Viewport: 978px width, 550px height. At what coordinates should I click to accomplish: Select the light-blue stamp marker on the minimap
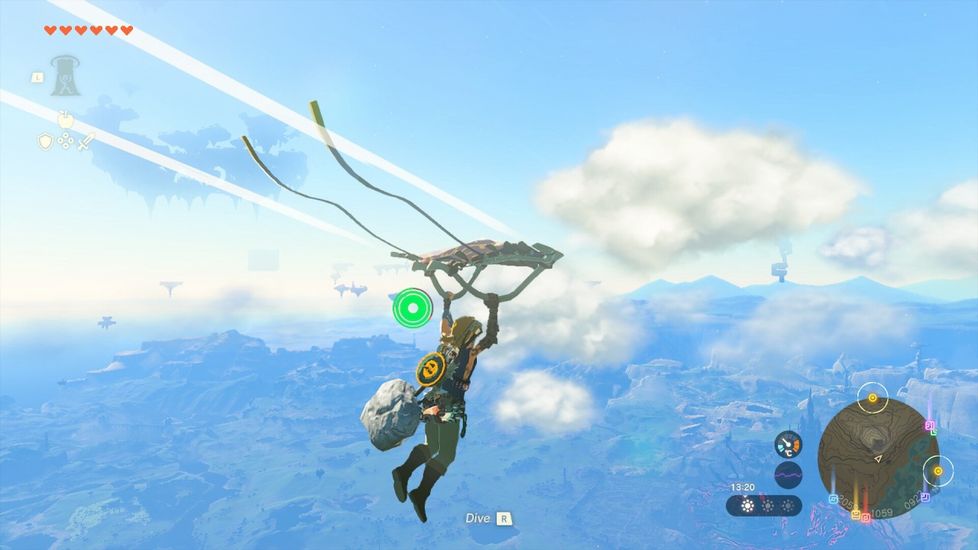point(833,498)
